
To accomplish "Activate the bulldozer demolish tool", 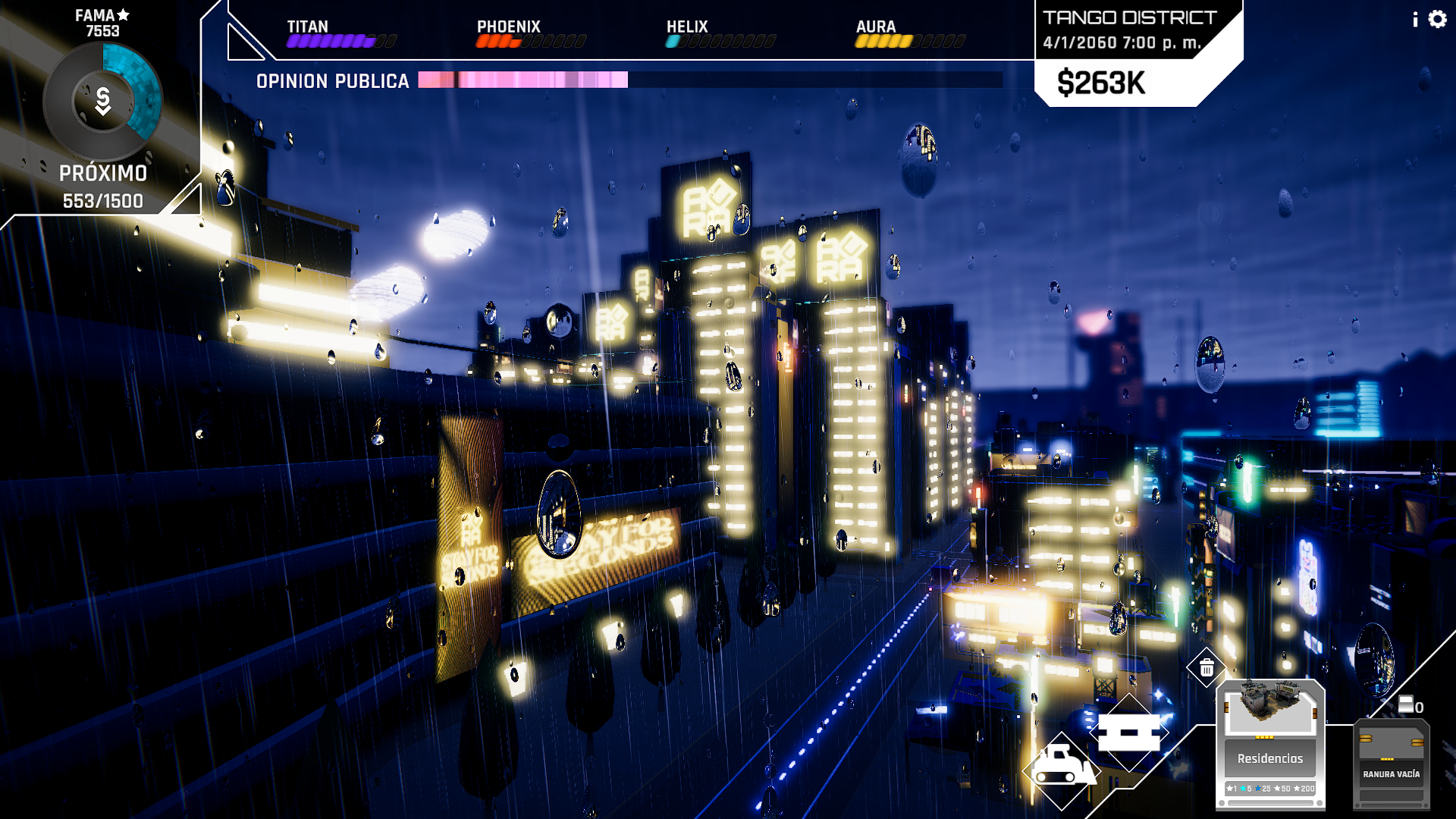I will coord(1061,769).
